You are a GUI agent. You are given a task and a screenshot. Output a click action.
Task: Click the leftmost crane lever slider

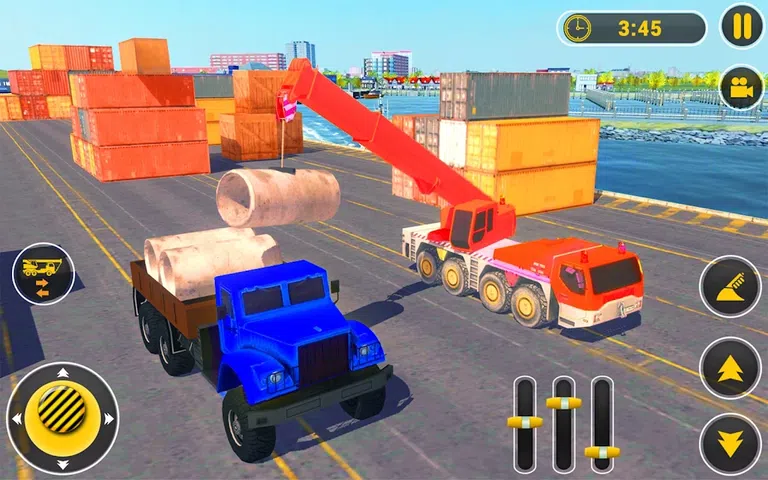(524, 422)
